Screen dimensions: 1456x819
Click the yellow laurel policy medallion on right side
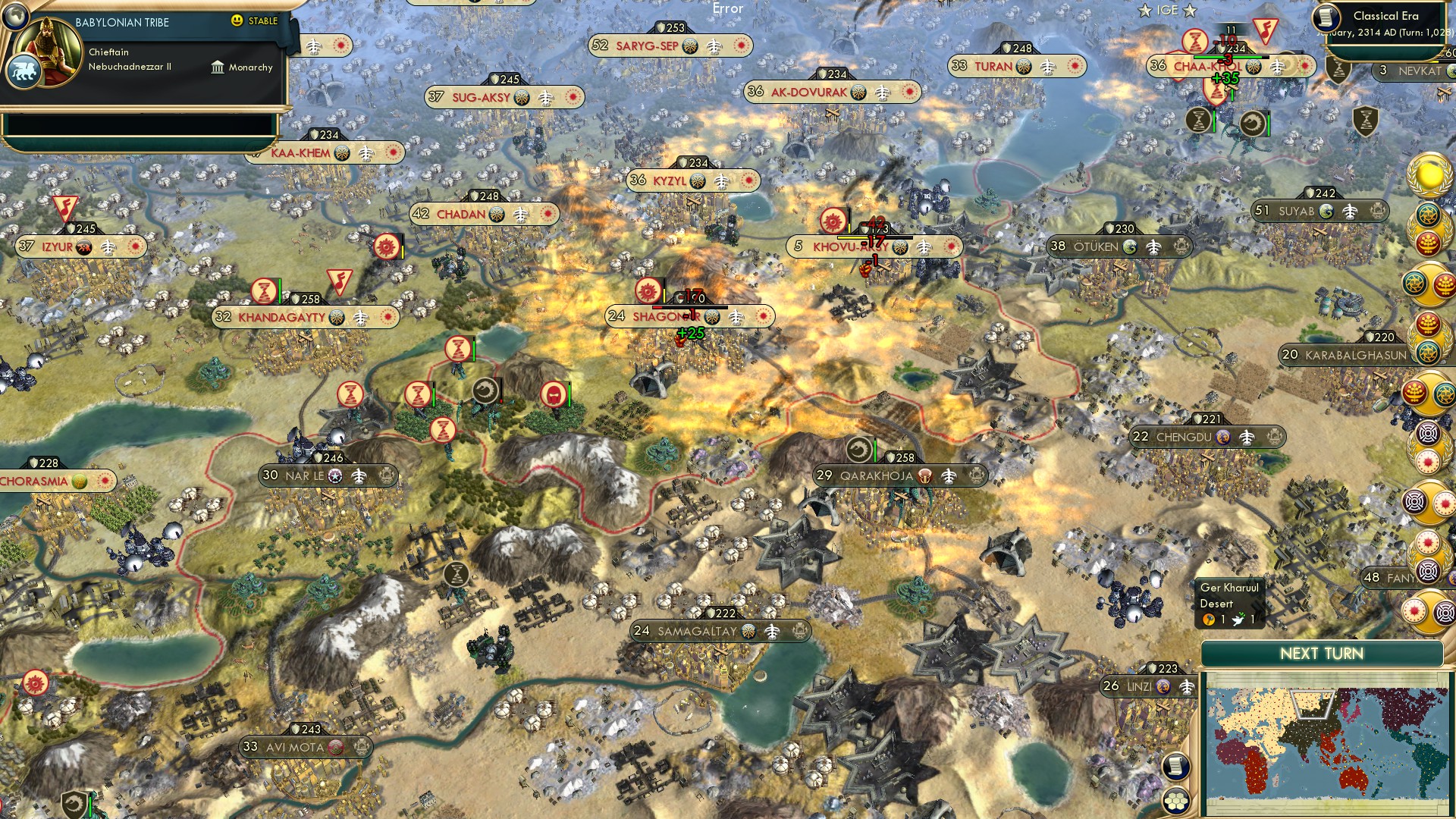[x=1429, y=176]
